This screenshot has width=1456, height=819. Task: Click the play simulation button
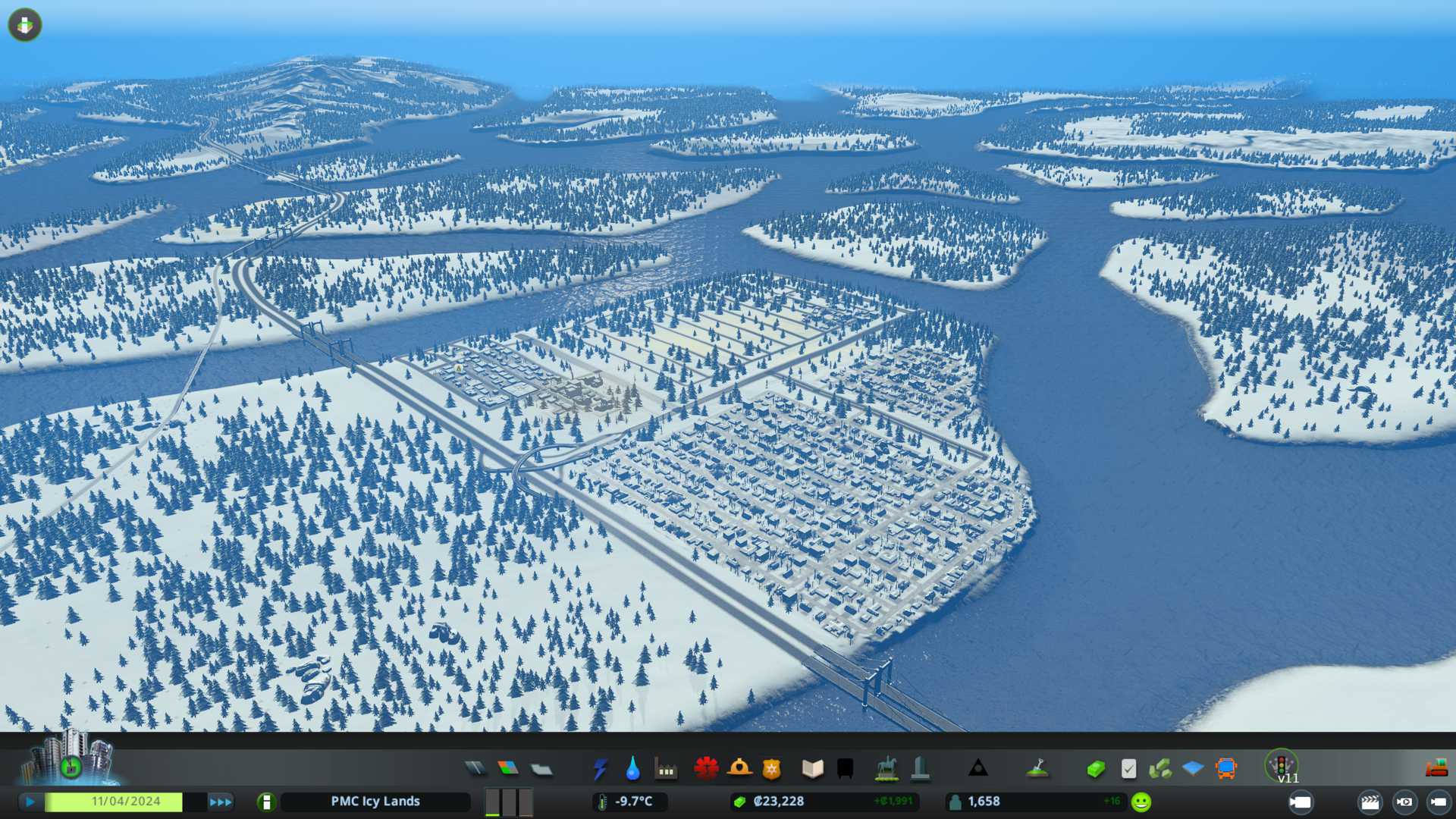coord(30,802)
